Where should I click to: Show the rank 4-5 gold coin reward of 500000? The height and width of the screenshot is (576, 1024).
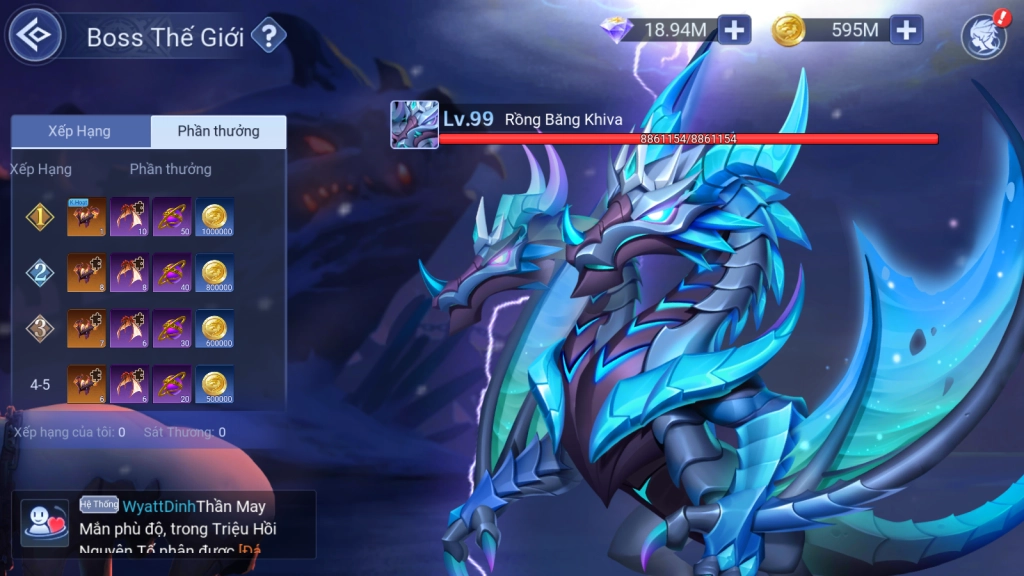(x=214, y=385)
